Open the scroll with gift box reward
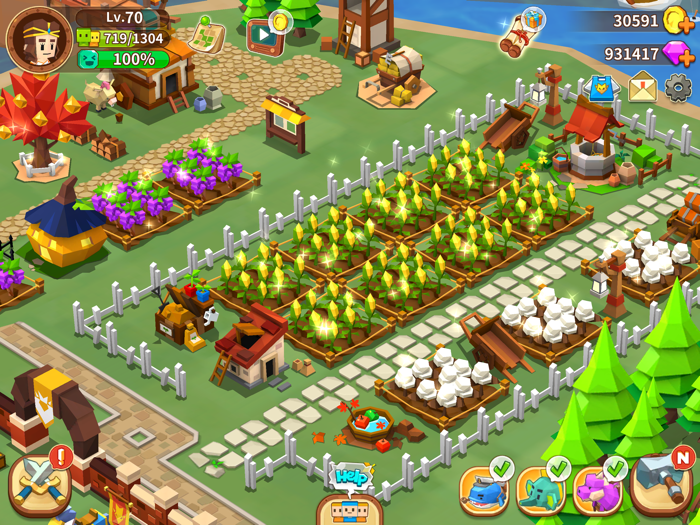 [522, 32]
